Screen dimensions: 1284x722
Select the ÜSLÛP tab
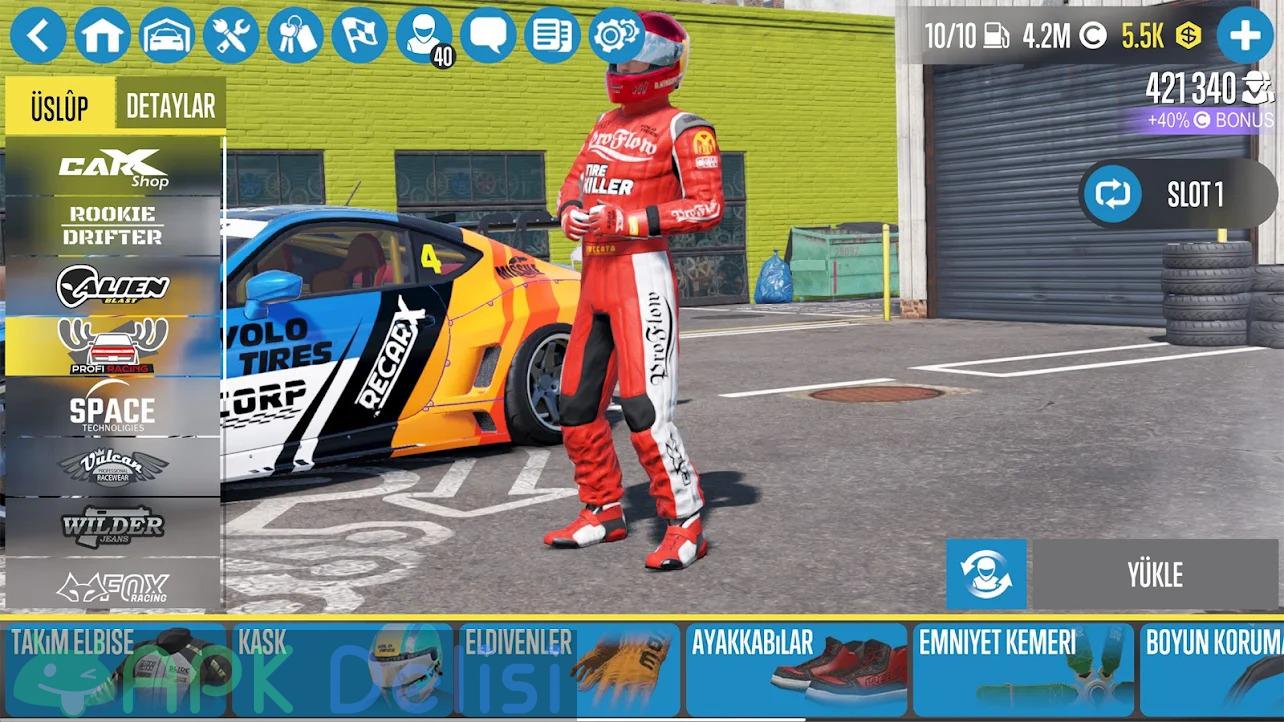tap(59, 106)
